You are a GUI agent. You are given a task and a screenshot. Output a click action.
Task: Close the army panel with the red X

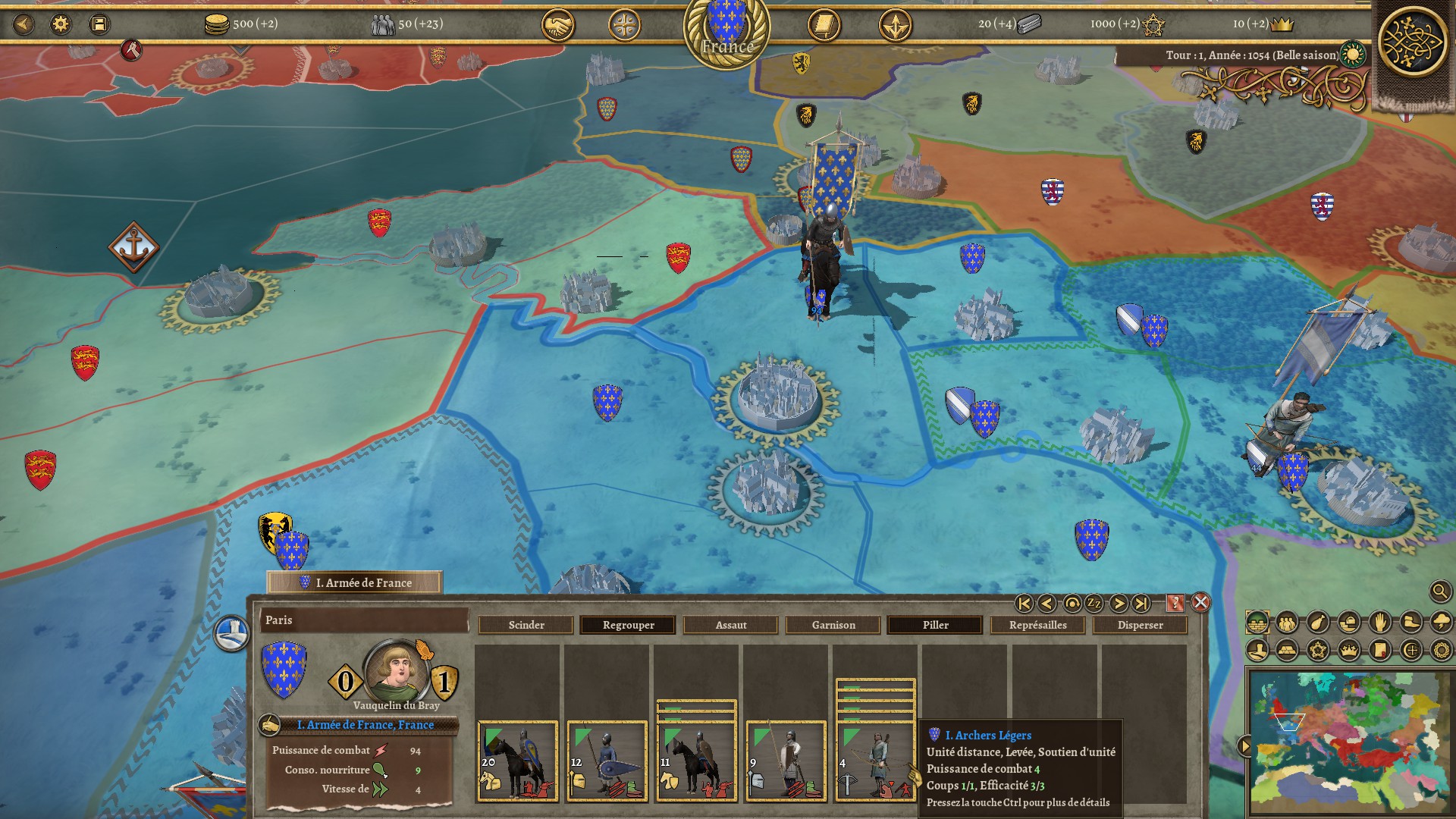pos(1200,603)
